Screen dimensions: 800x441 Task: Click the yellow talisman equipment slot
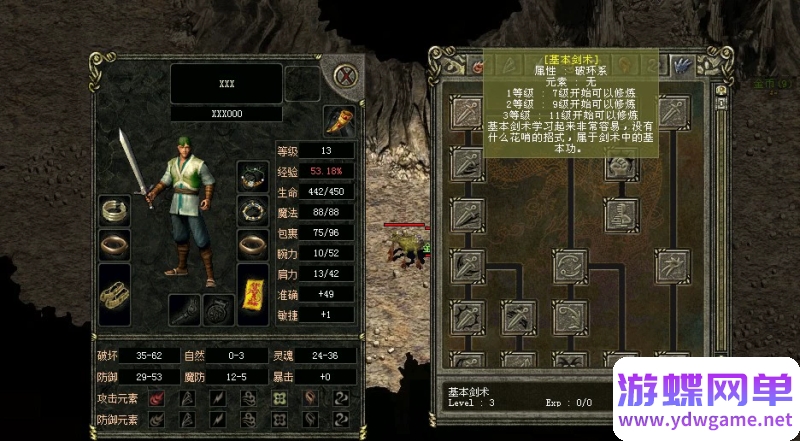point(252,293)
